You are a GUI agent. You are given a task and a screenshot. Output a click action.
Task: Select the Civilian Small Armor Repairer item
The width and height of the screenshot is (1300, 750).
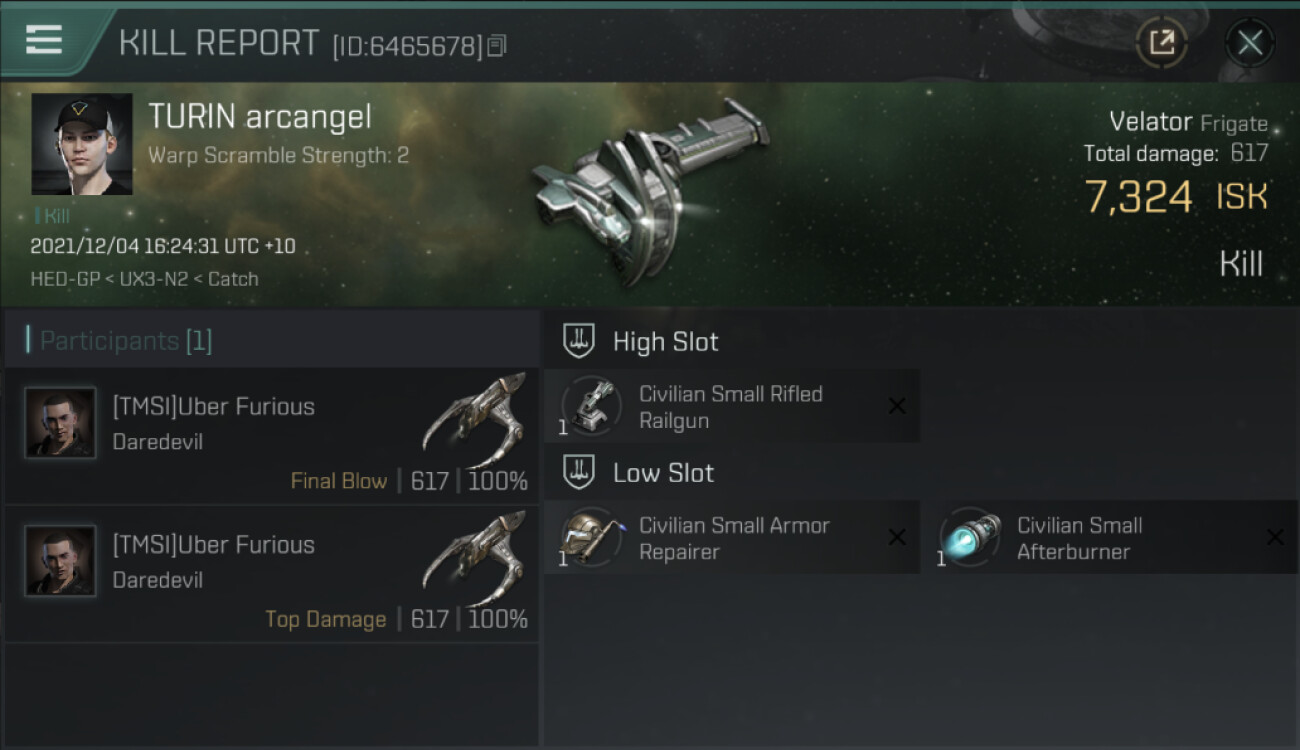pos(731,538)
